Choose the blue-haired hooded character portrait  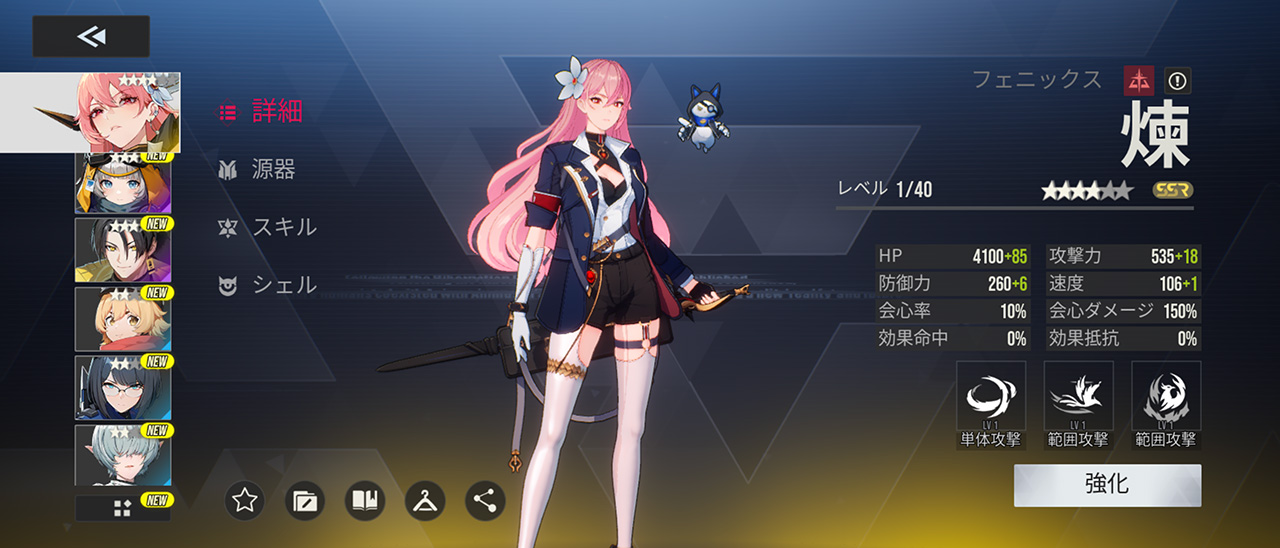tap(122, 184)
